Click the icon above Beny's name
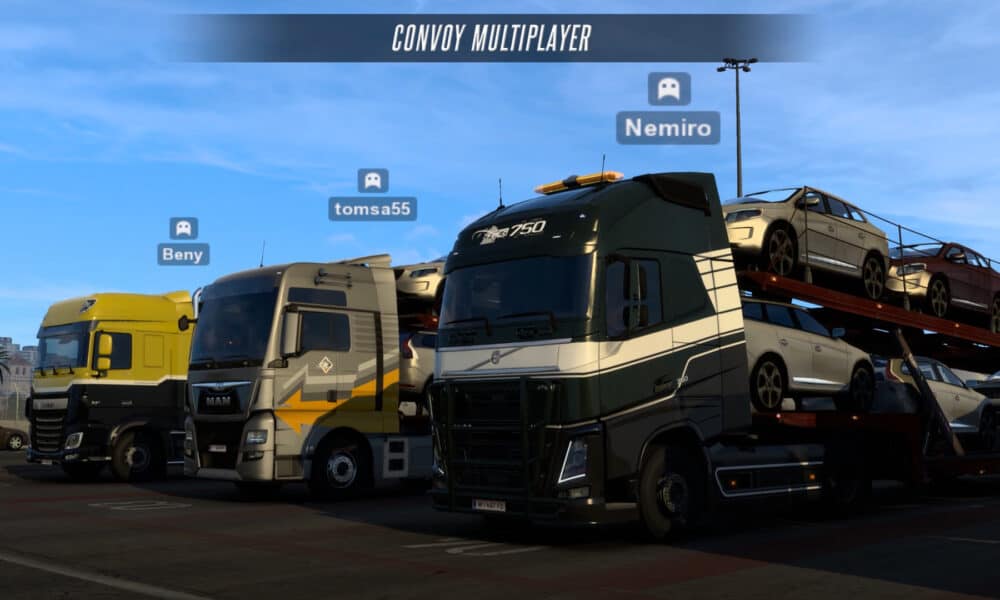Screen dimensions: 1000x600 [183, 228]
